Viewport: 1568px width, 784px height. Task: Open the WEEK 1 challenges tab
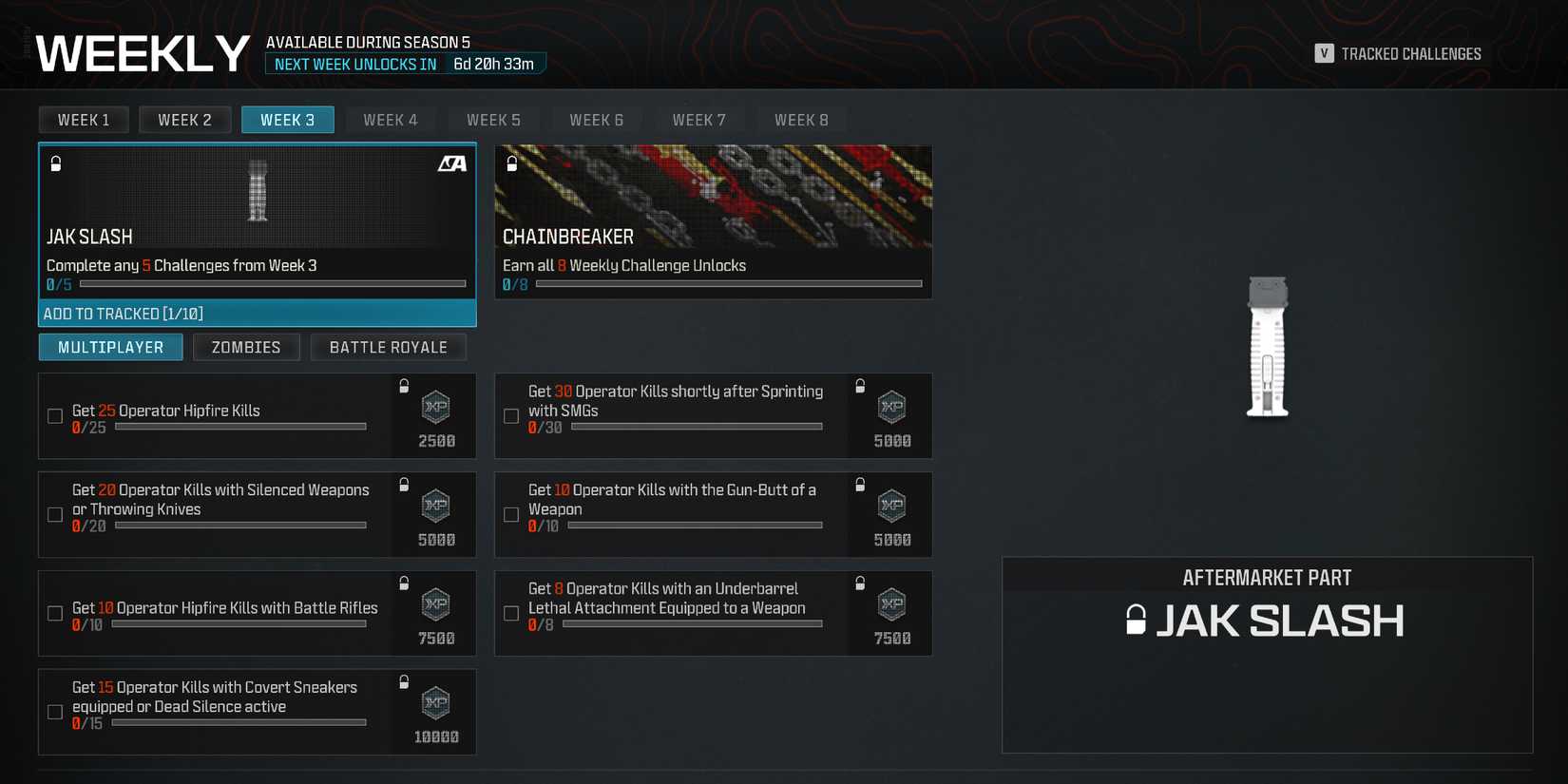[x=83, y=119]
